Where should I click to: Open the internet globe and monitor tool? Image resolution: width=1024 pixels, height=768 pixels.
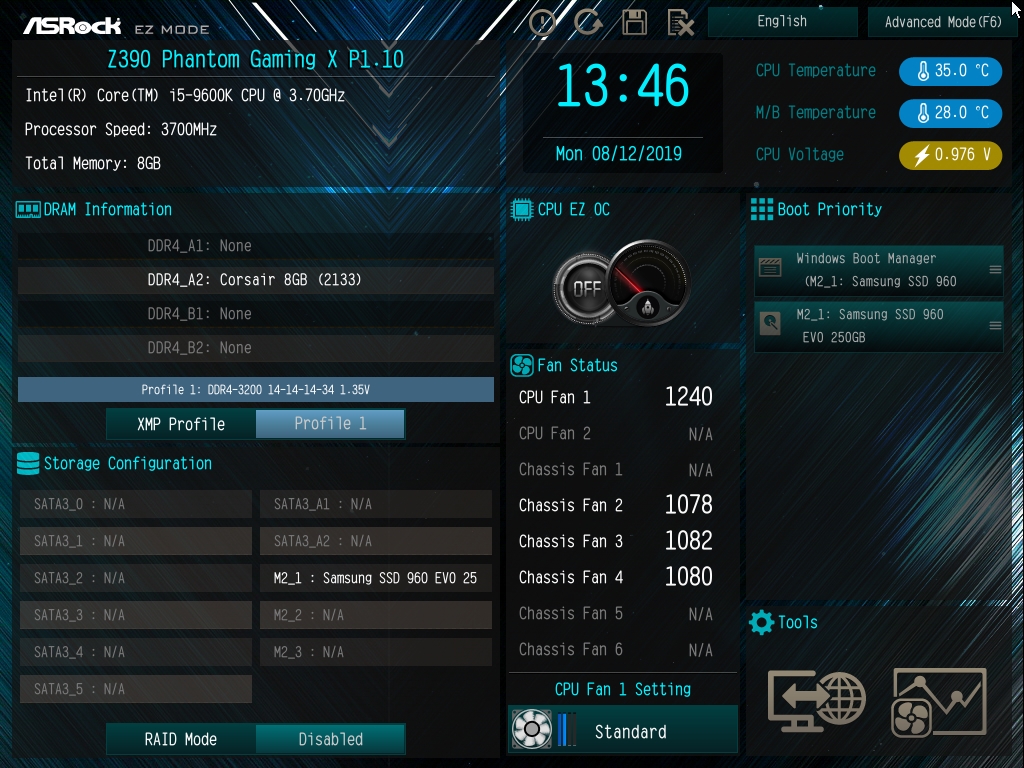(815, 697)
